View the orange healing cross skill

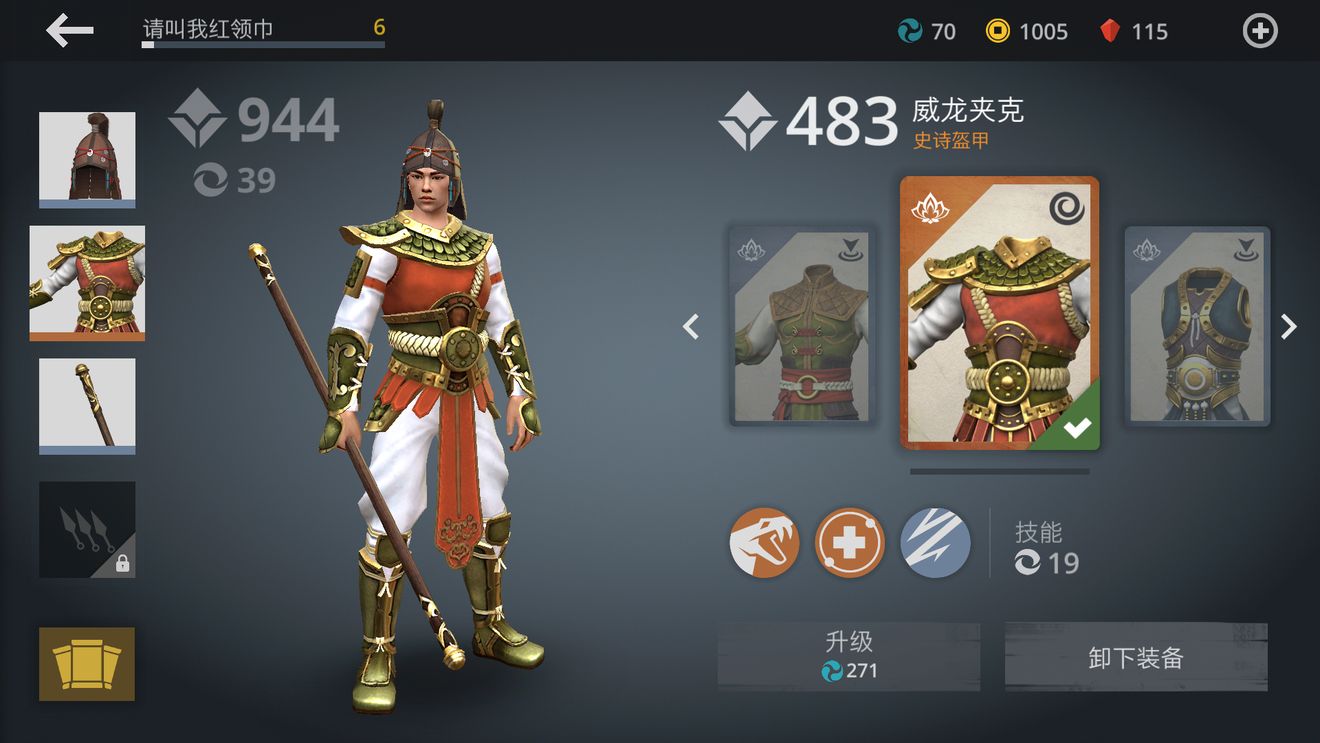click(850, 543)
